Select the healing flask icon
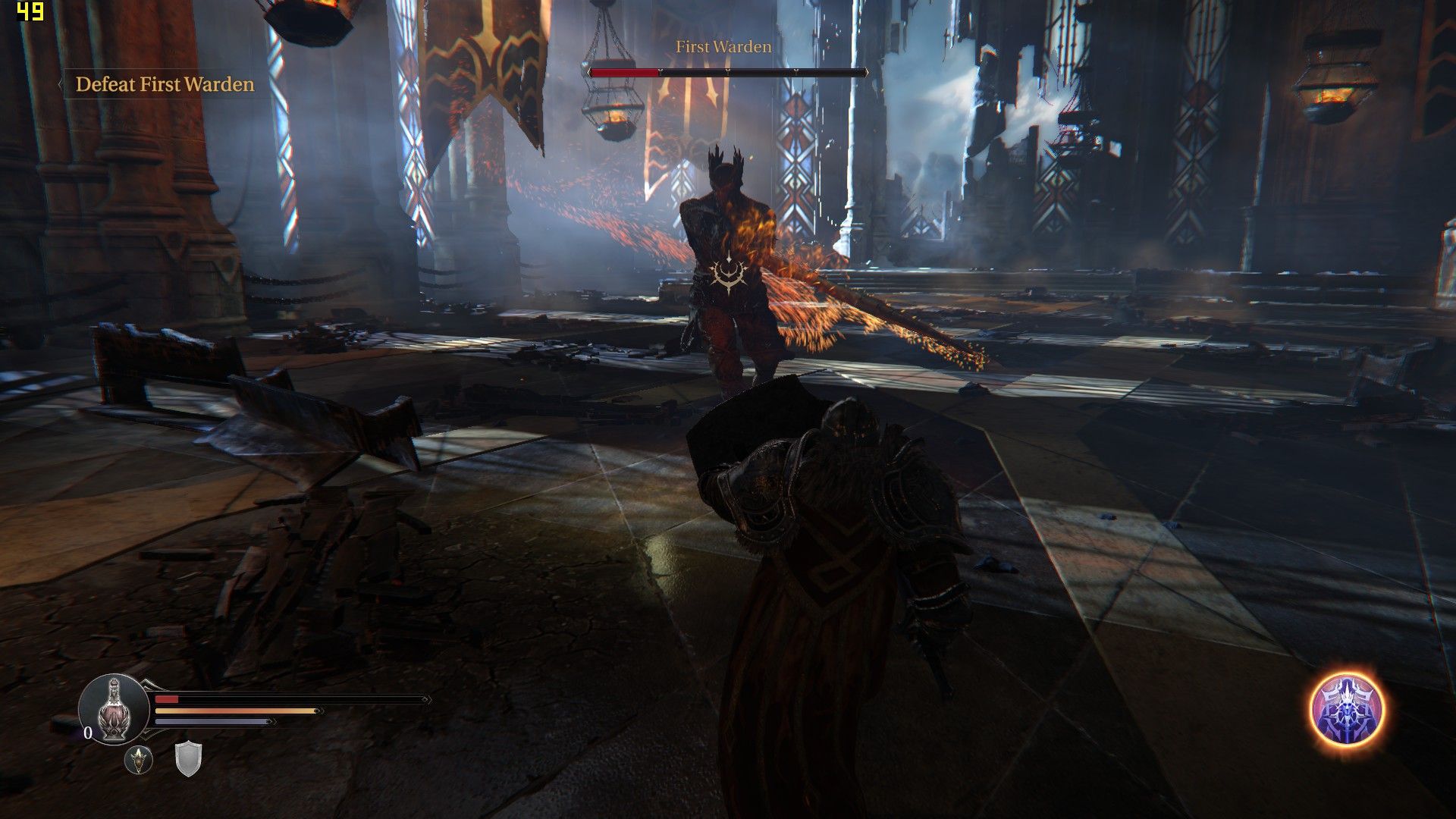 (x=114, y=710)
